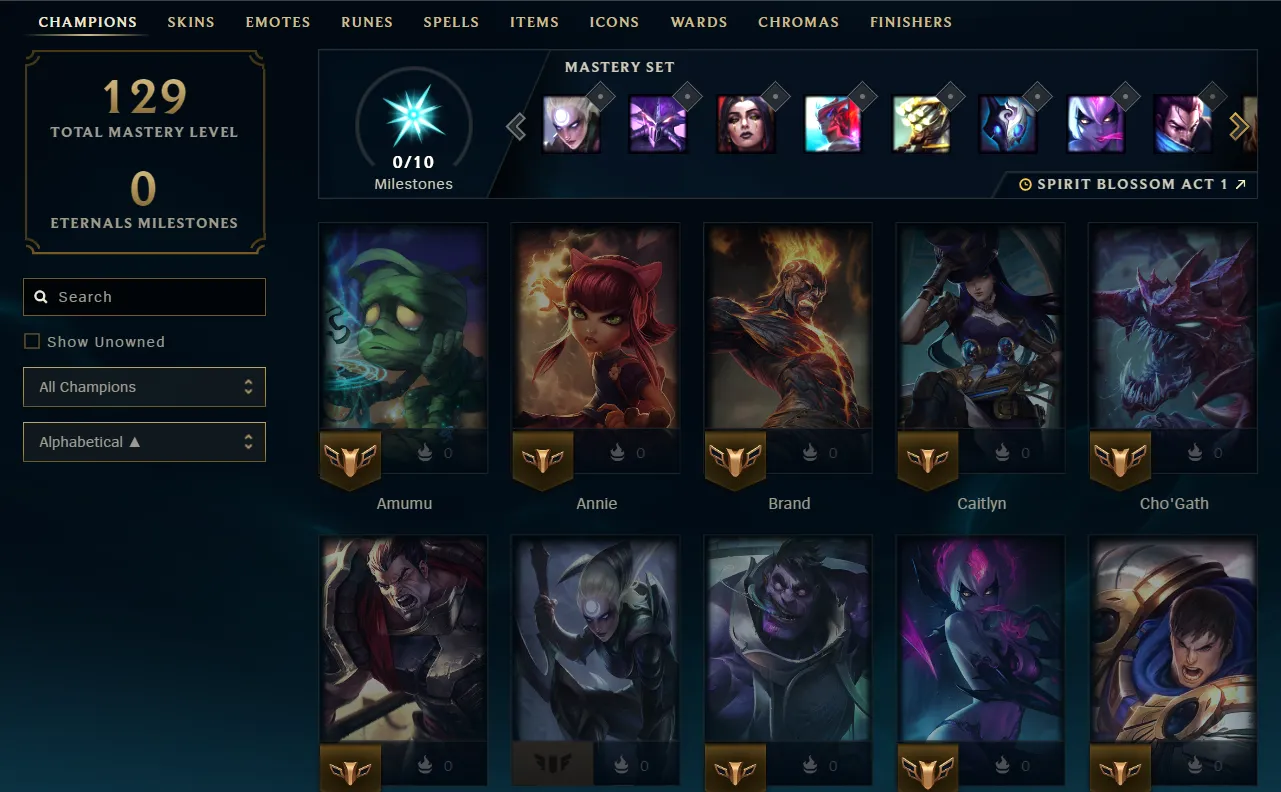Screen dimensions: 1281x792
Task: Switch to the SKINS tab
Action: point(190,21)
